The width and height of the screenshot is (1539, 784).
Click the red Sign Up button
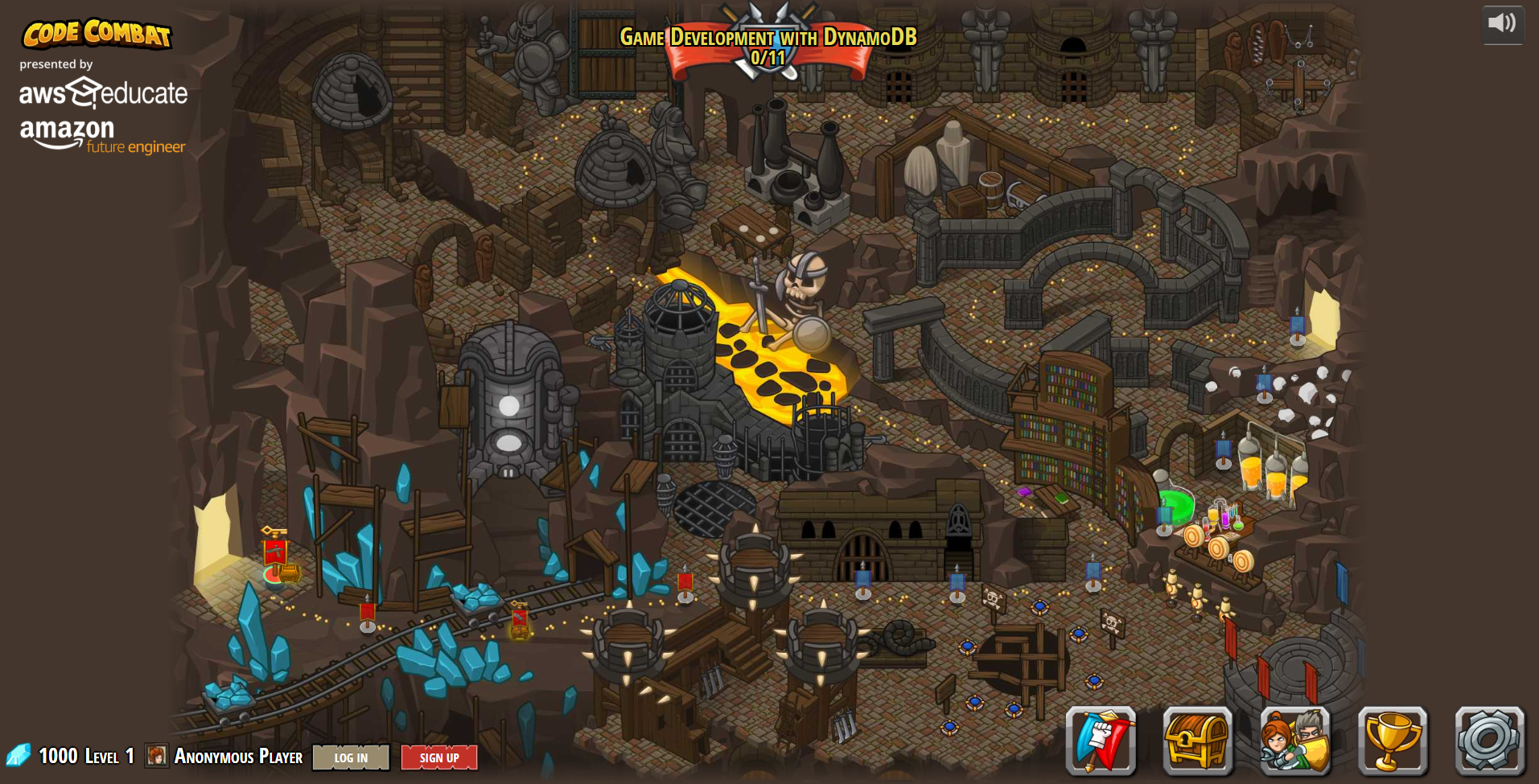click(x=439, y=757)
